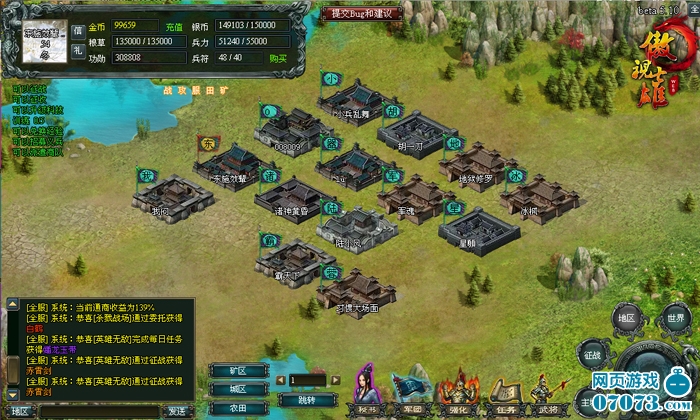Click the chat message input field
Image resolution: width=700 pixels, height=420 pixels.
pos(98,410)
